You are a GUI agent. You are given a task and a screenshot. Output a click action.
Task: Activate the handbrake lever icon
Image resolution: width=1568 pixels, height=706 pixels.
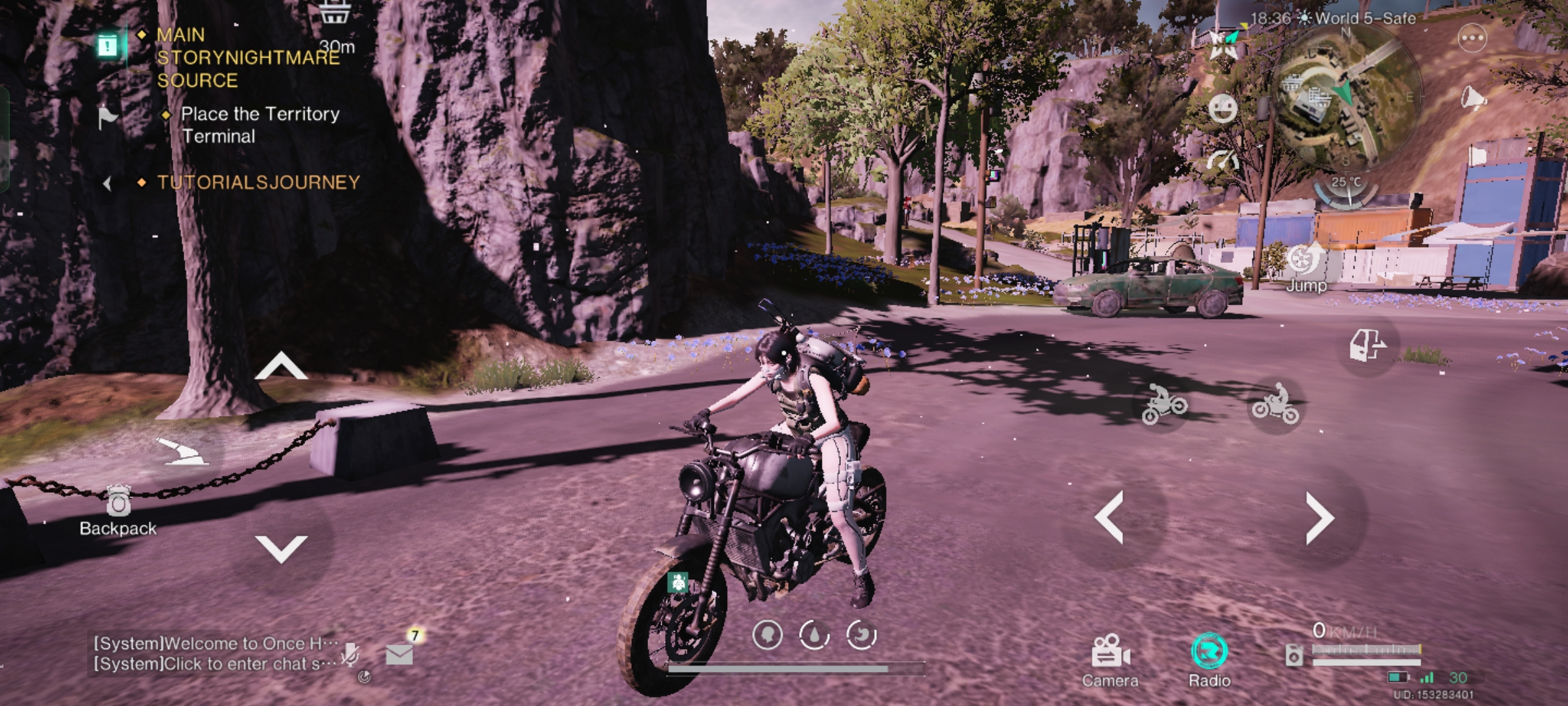click(x=182, y=452)
